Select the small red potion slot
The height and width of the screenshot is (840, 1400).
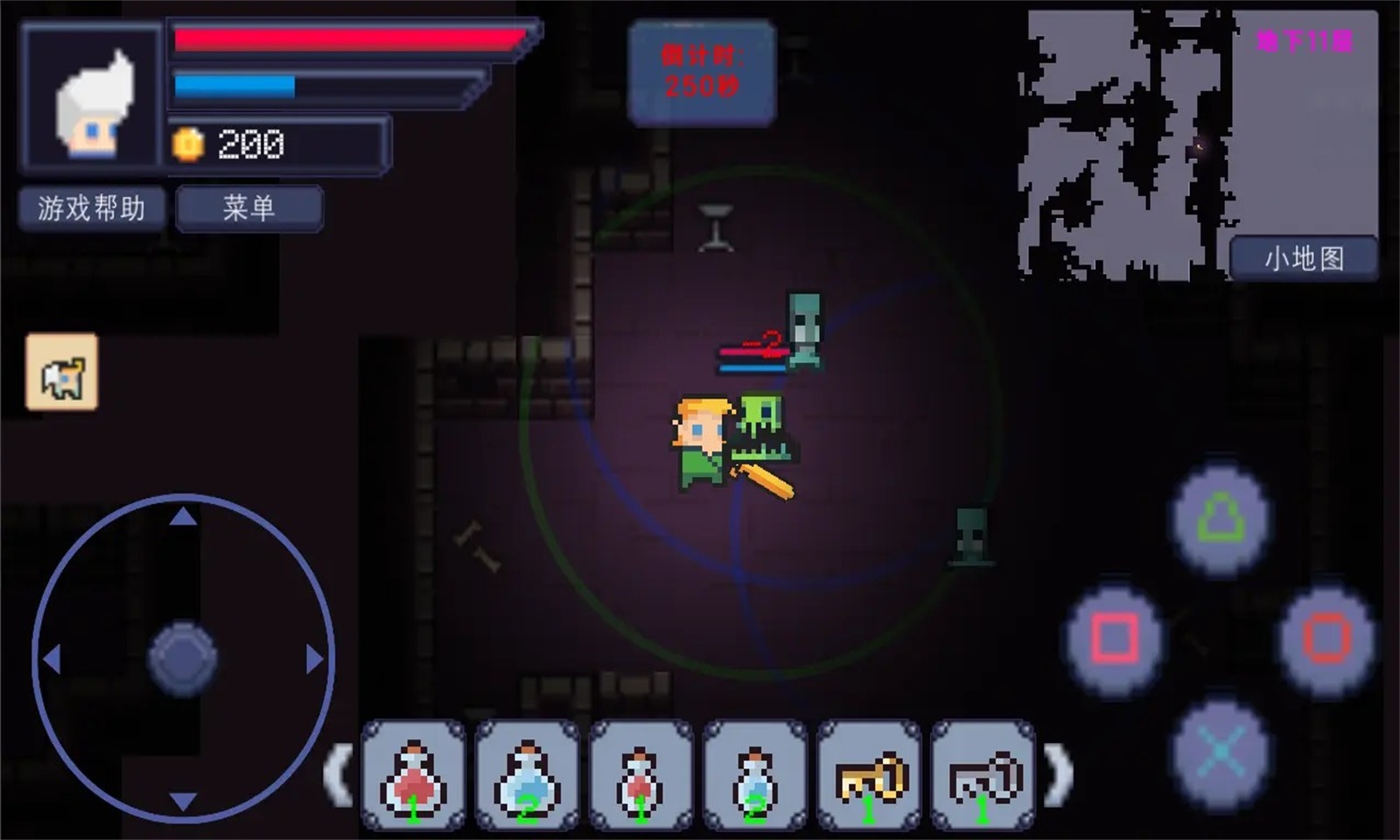[640, 775]
